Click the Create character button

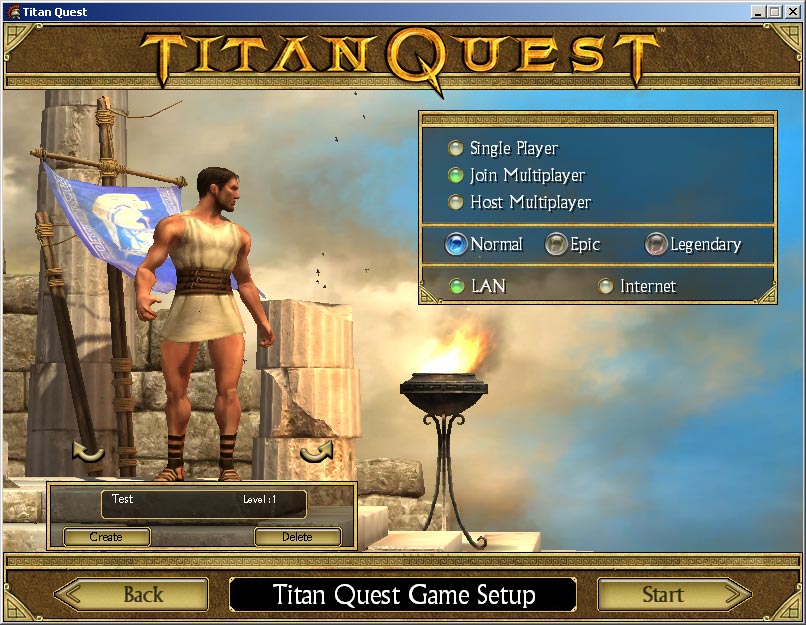click(x=106, y=537)
